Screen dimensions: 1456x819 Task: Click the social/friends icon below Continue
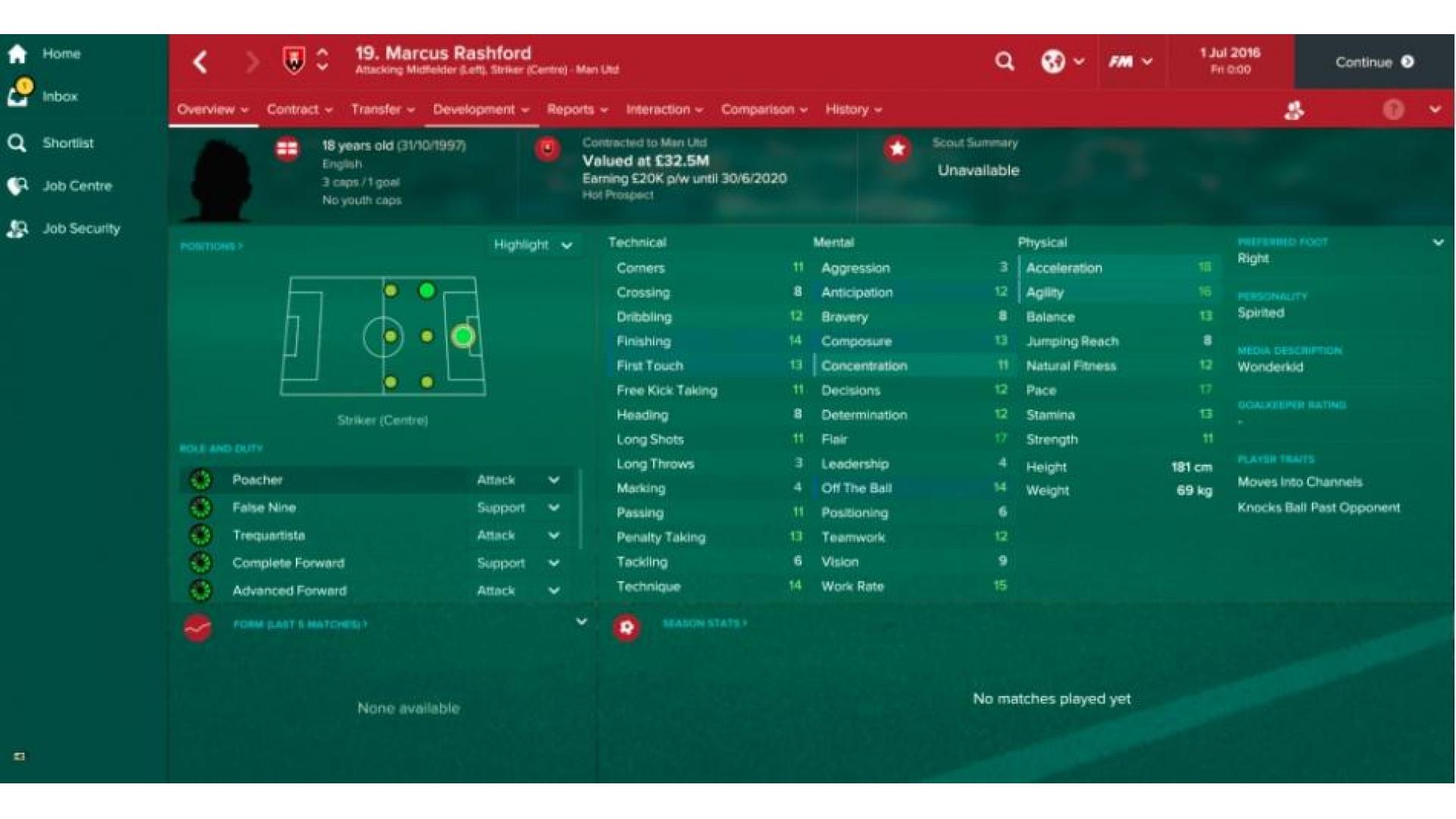(1294, 110)
